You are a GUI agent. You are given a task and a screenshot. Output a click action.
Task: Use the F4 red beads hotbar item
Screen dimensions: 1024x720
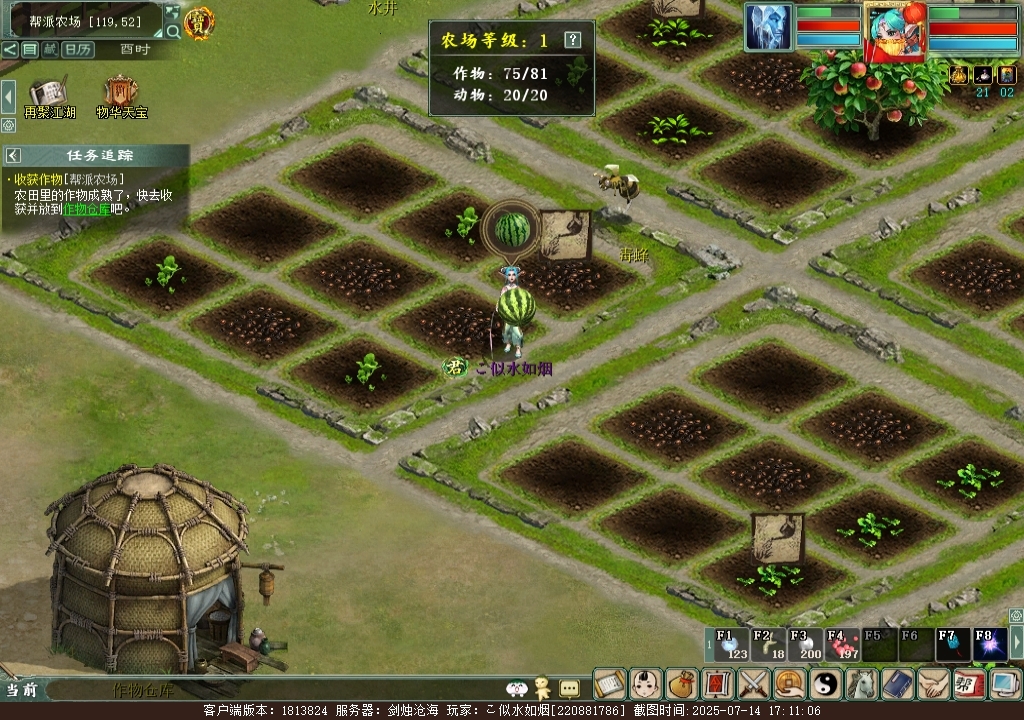coord(838,645)
